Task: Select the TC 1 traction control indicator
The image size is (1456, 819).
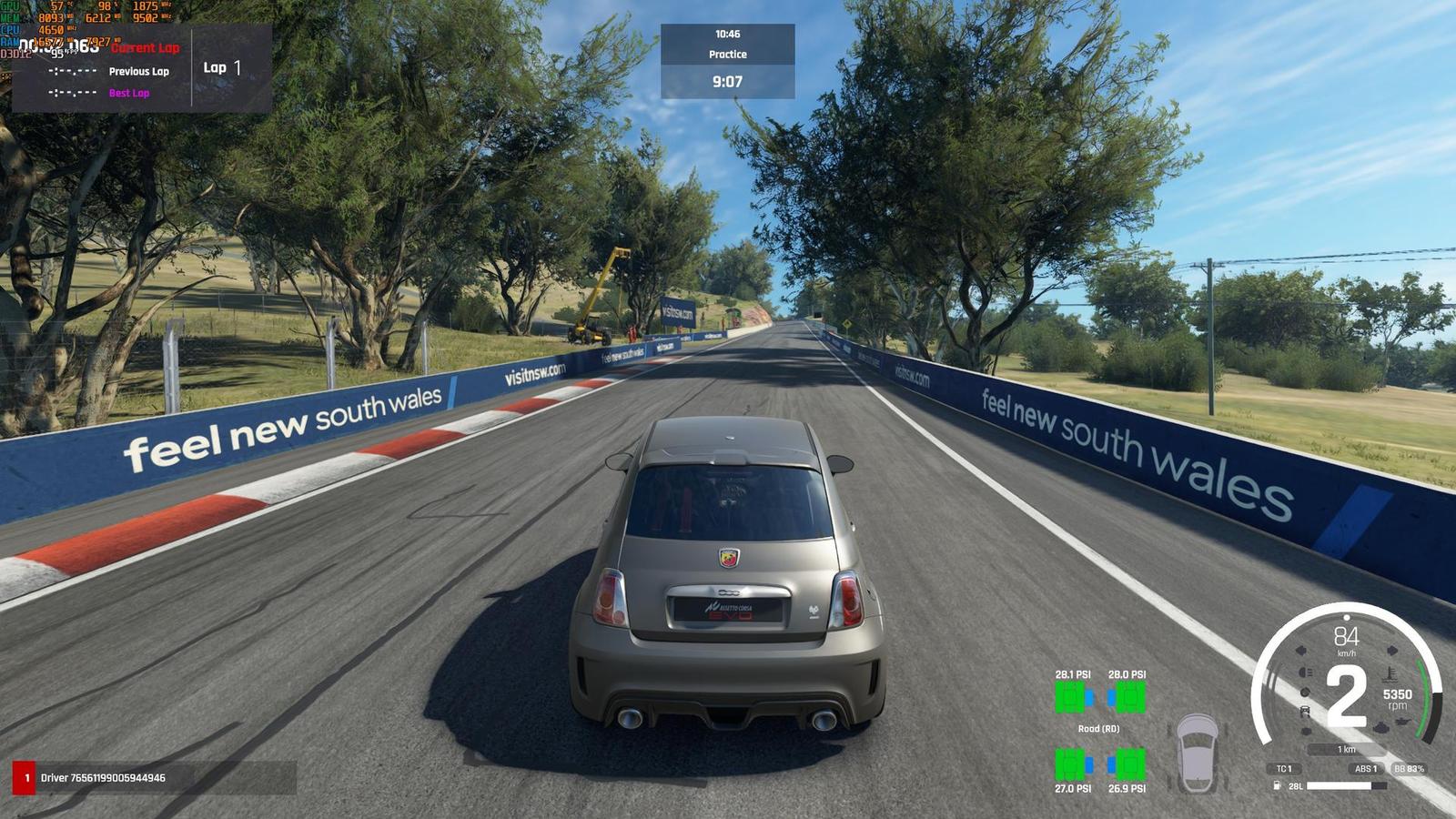Action: click(1283, 769)
